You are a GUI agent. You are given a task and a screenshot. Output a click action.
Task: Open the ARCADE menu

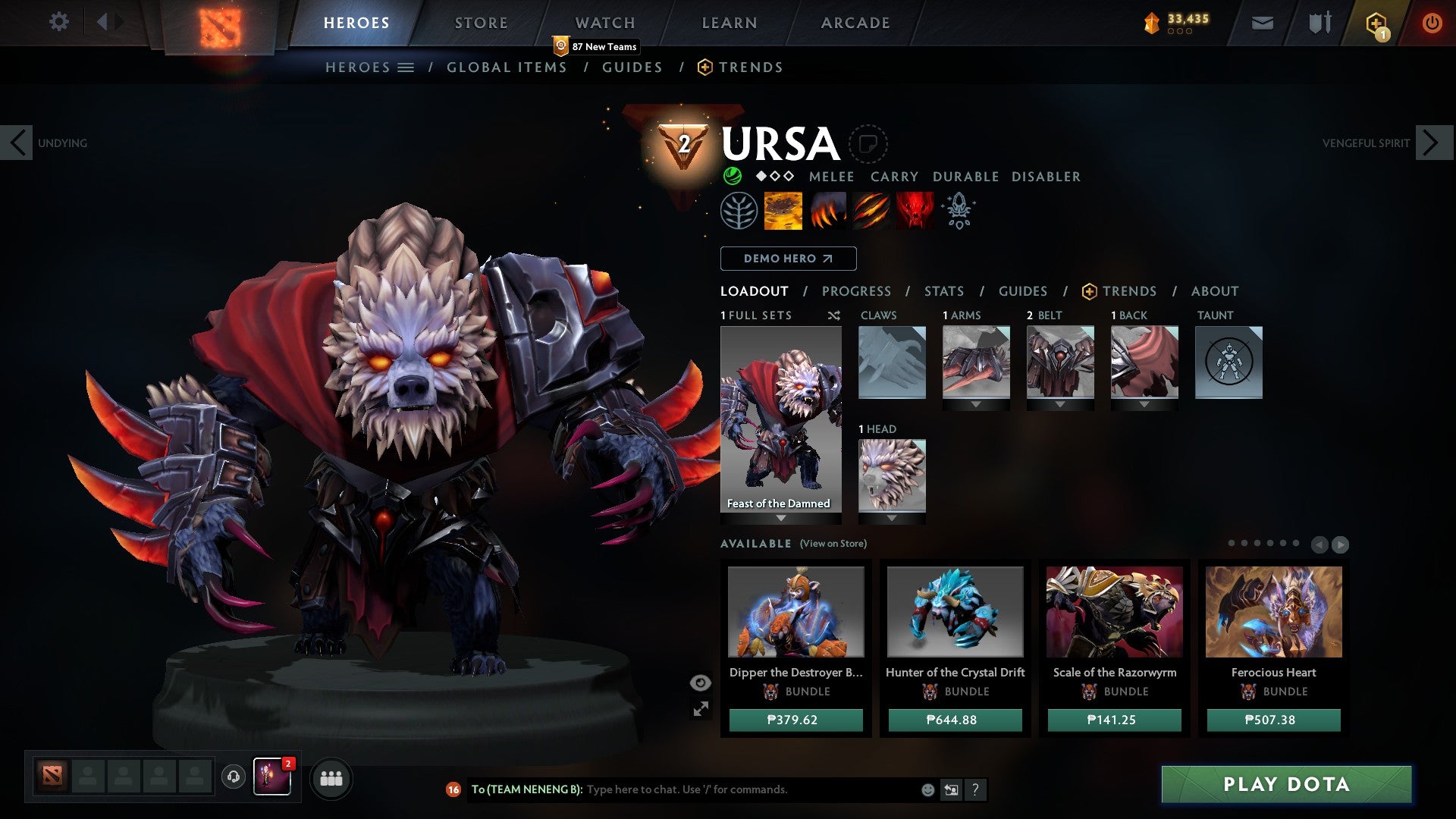pos(855,22)
